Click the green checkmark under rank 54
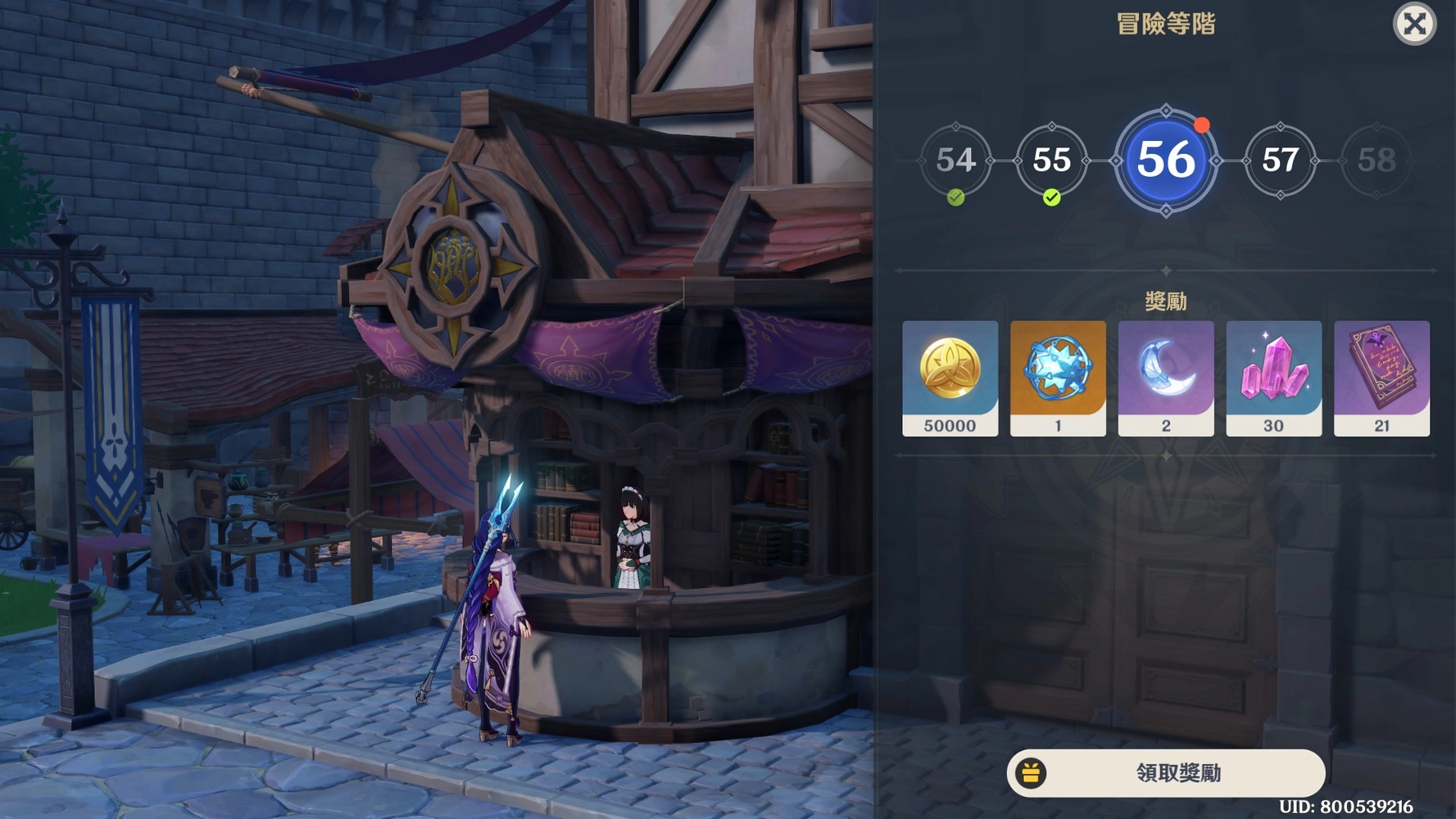 point(955,197)
